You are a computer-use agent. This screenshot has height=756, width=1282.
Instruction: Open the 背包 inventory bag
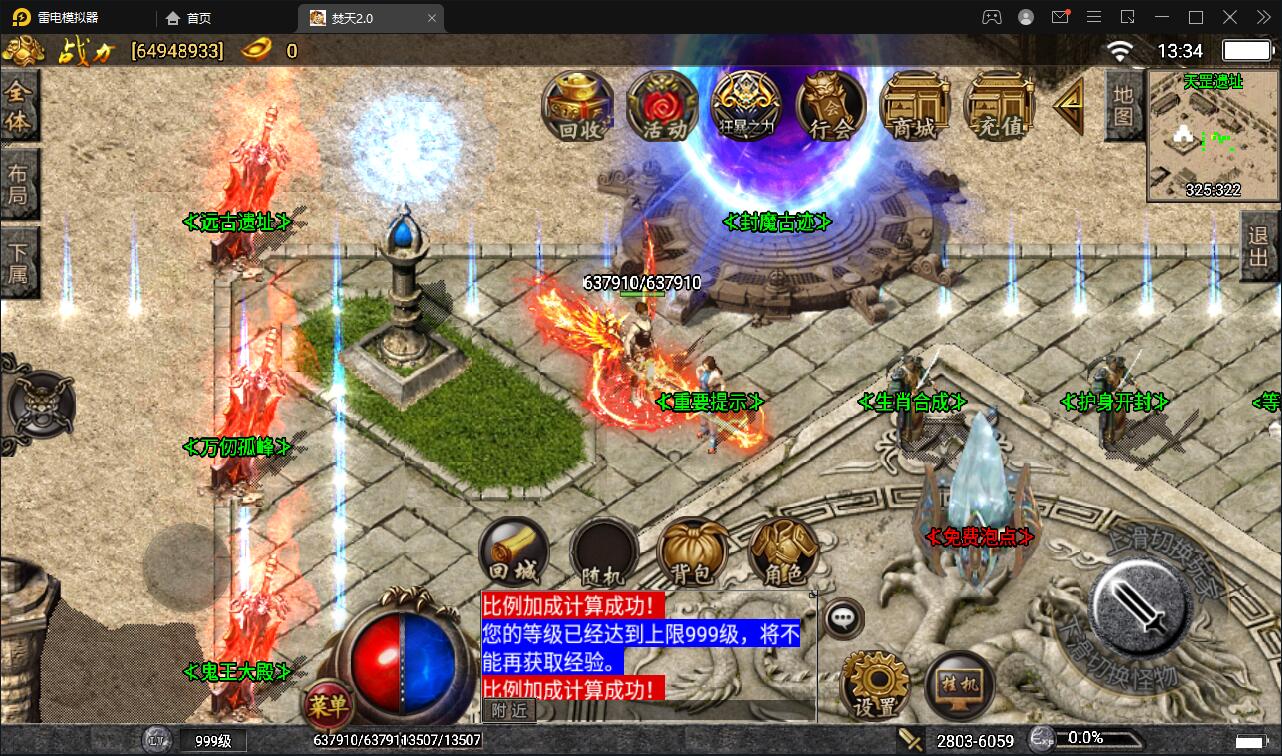click(x=694, y=550)
